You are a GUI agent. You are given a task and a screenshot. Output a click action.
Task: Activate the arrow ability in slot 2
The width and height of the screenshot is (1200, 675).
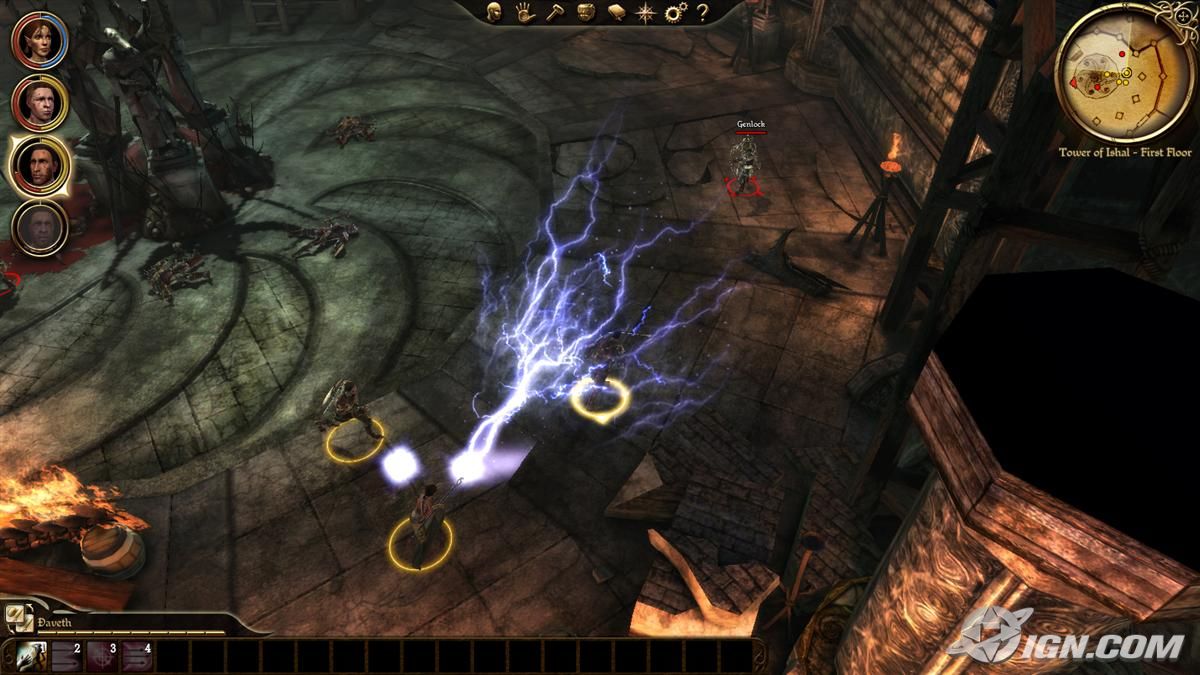[66, 656]
